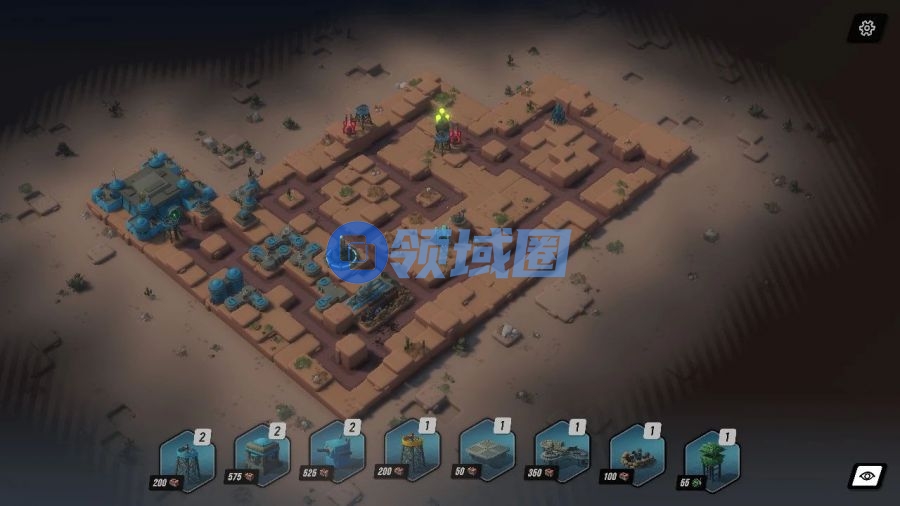Image resolution: width=900 pixels, height=506 pixels.
Task: Choose the building card costing 575
Action: [x=262, y=458]
